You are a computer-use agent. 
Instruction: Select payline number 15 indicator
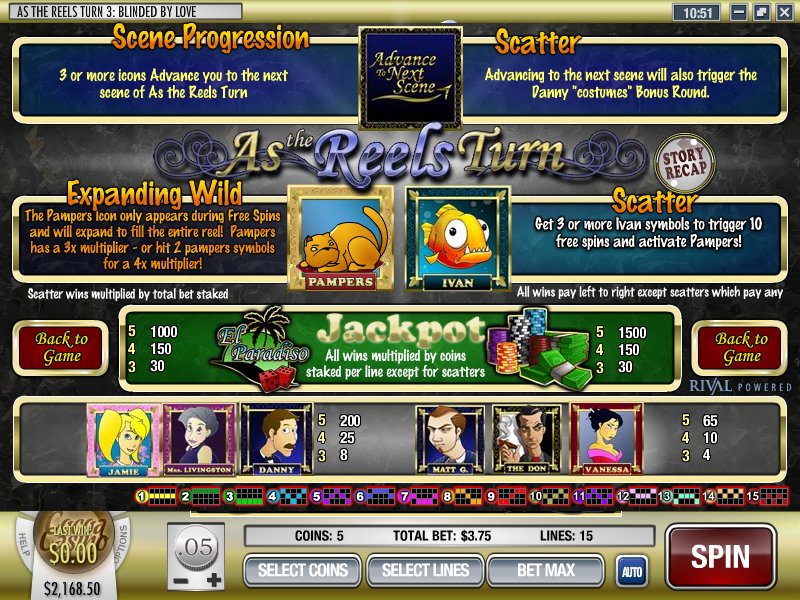753,495
